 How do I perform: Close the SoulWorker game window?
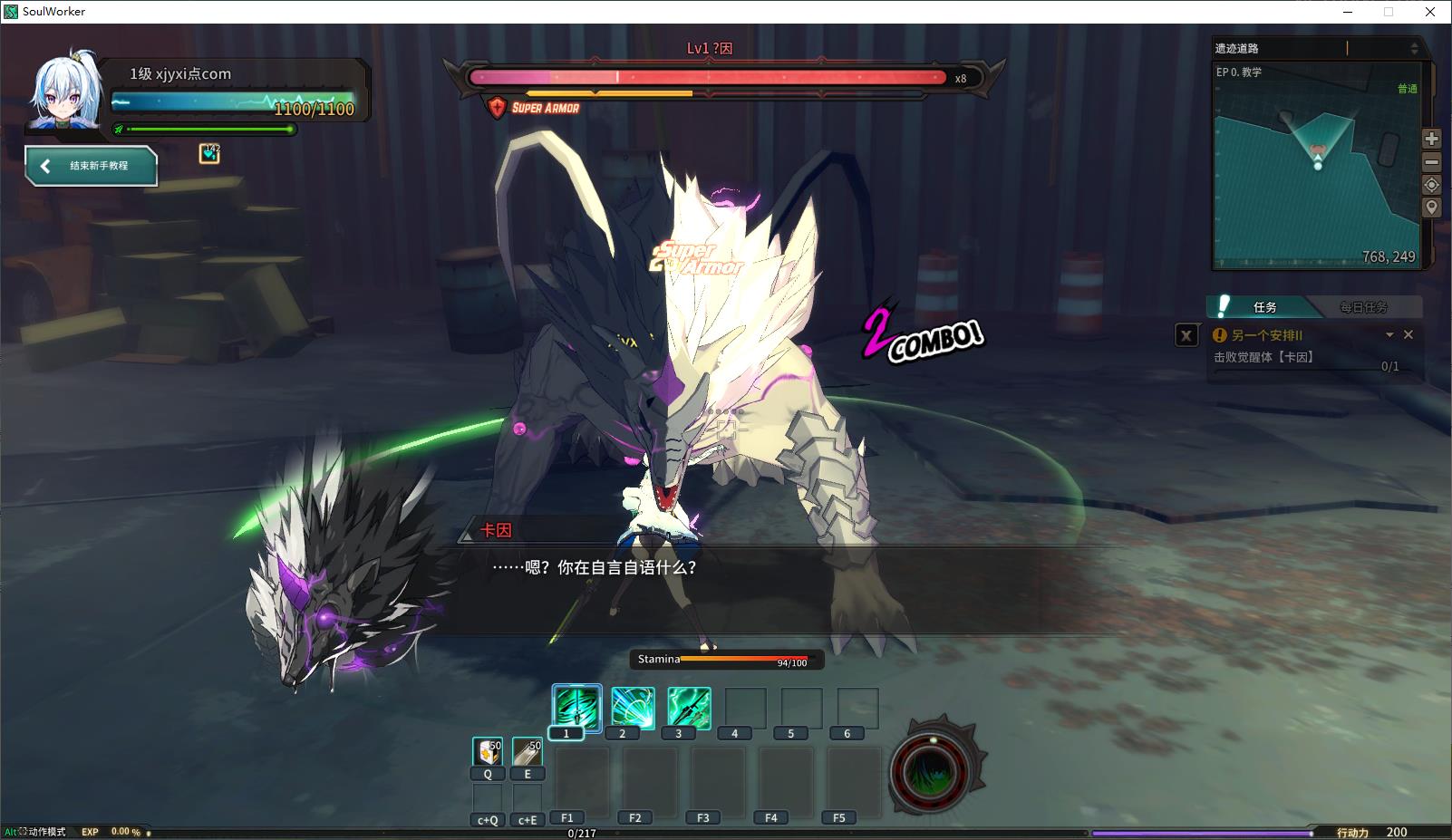(1430, 12)
